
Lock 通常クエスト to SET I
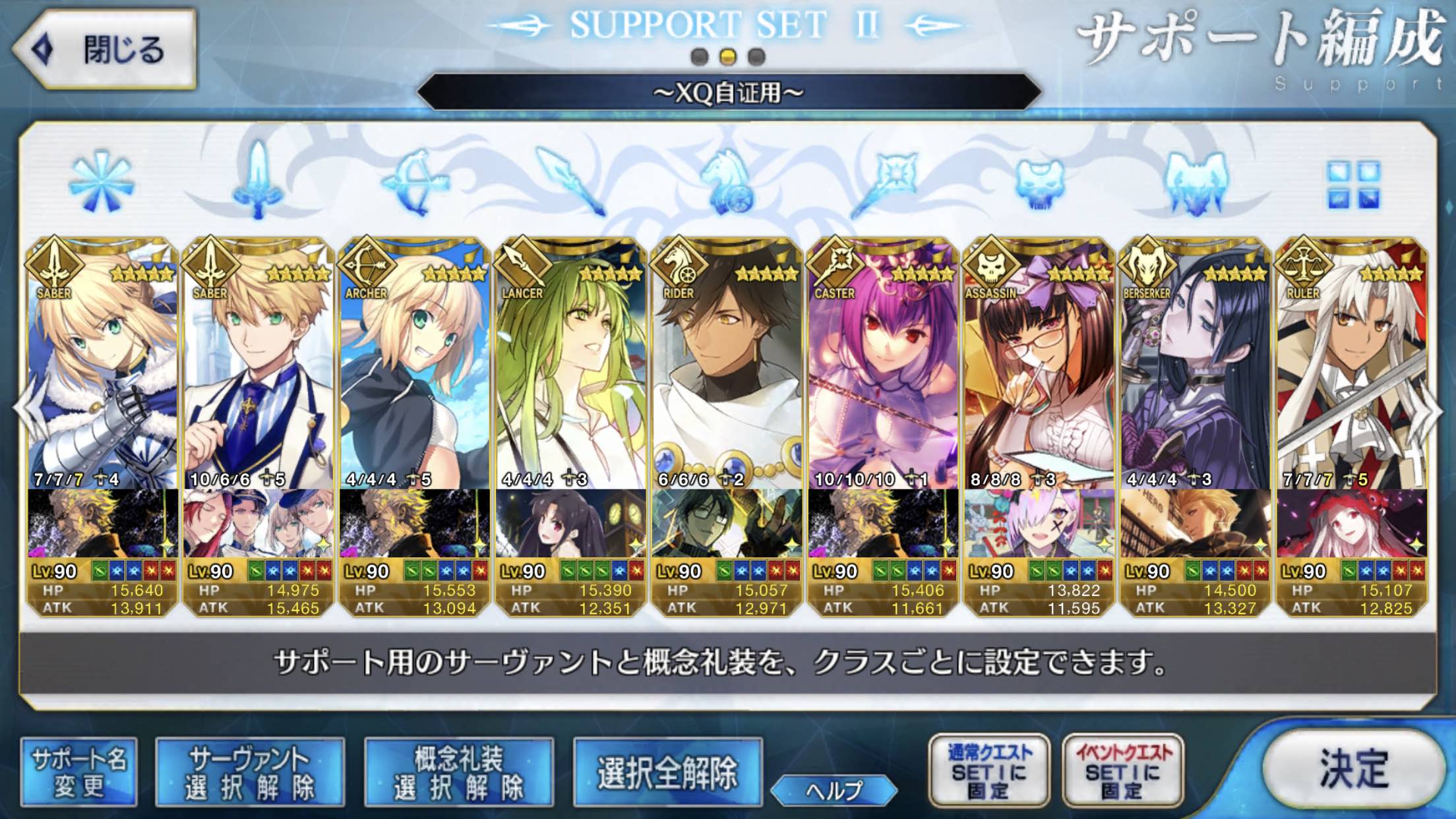[x=988, y=771]
